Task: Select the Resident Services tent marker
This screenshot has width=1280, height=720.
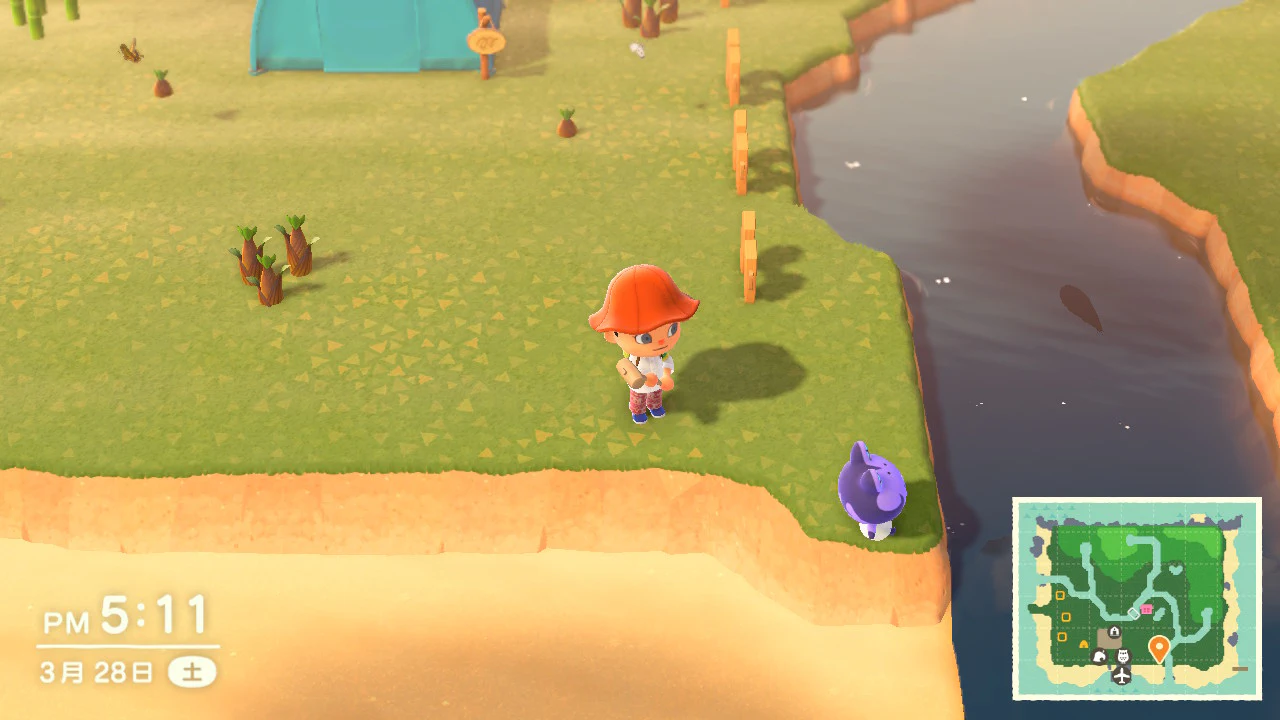Action: point(1113,632)
